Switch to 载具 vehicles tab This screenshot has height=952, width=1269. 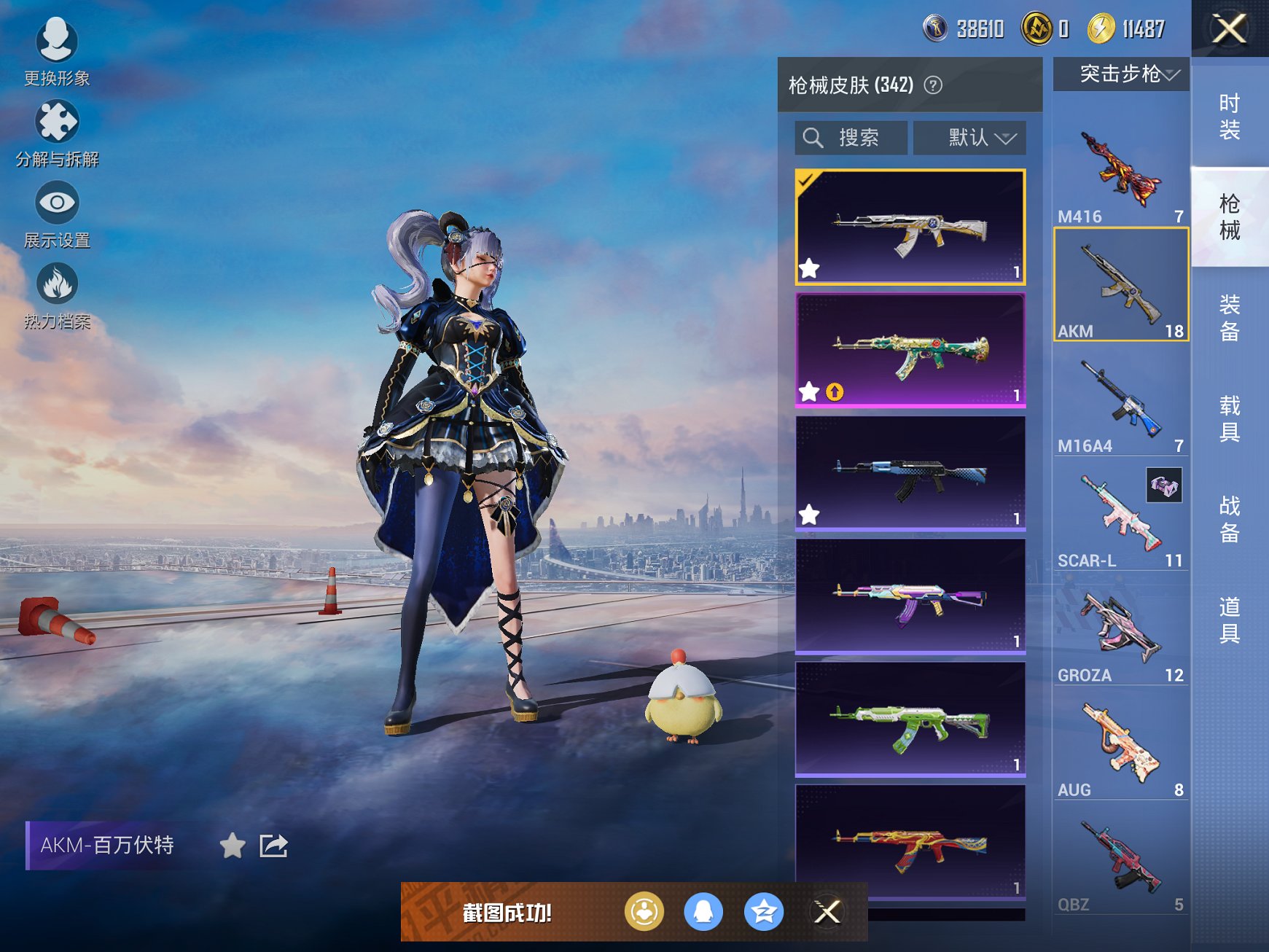(1229, 418)
